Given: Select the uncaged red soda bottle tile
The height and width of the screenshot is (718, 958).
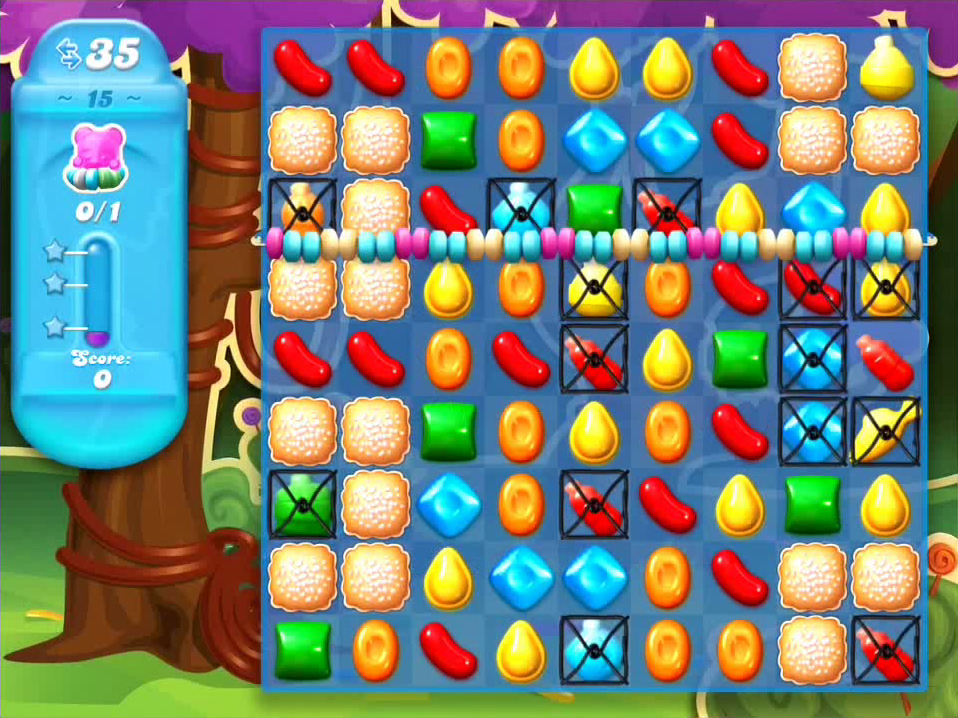Looking at the screenshot, I should click(x=885, y=359).
